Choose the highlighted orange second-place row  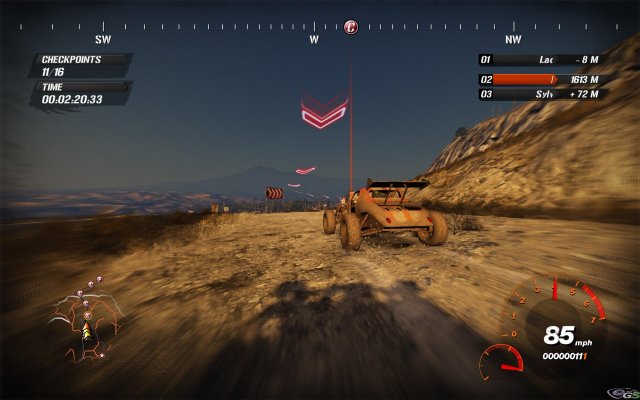tap(543, 78)
